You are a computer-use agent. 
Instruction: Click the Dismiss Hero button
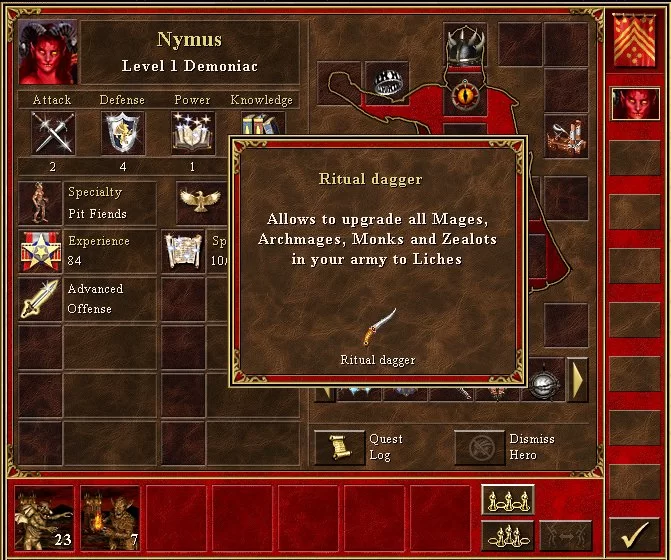(479, 447)
